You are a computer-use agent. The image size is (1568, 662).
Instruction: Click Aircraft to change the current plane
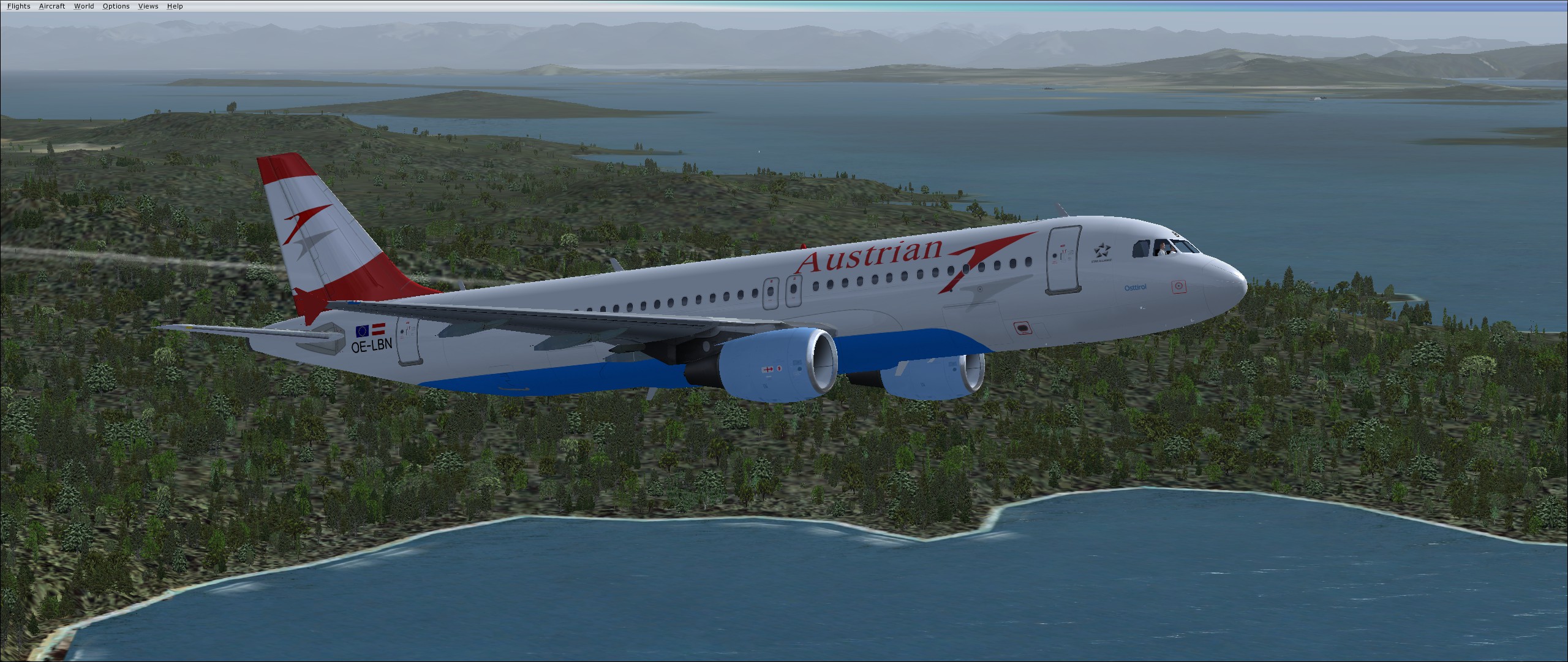tap(51, 6)
